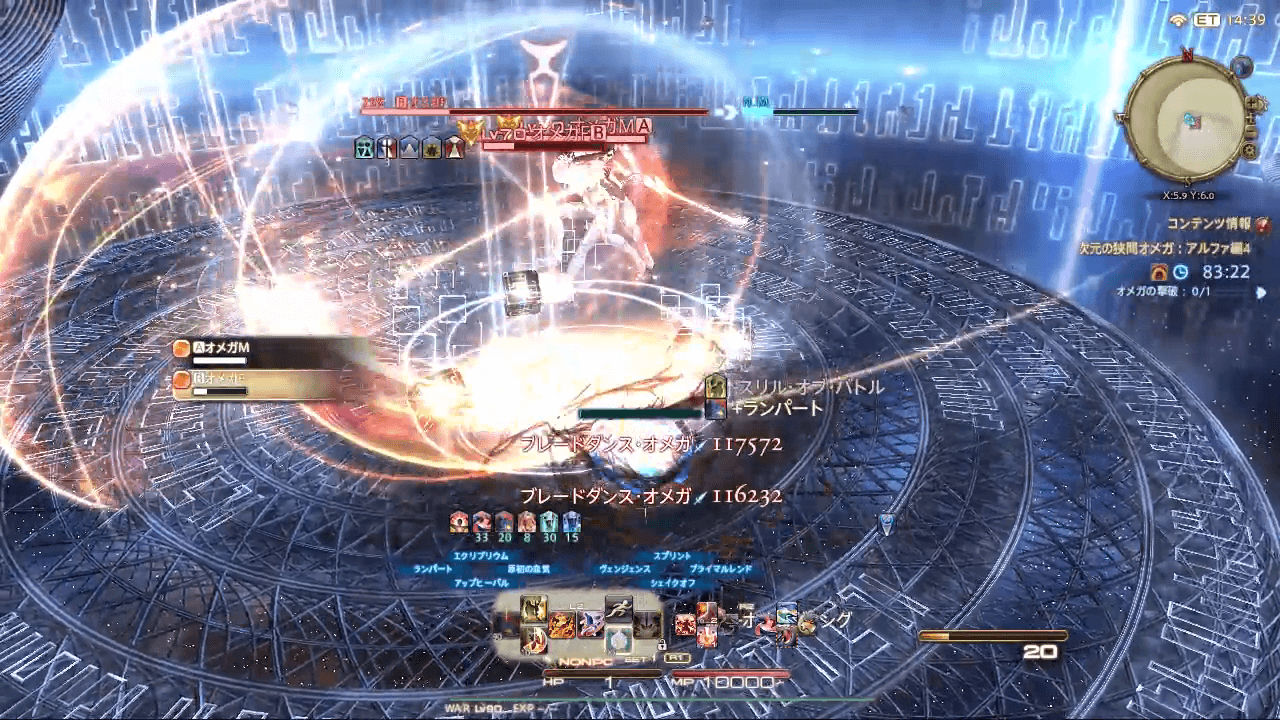The image size is (1280, 720).
Task: Select Sprint on the hotbar
Action: click(620, 610)
